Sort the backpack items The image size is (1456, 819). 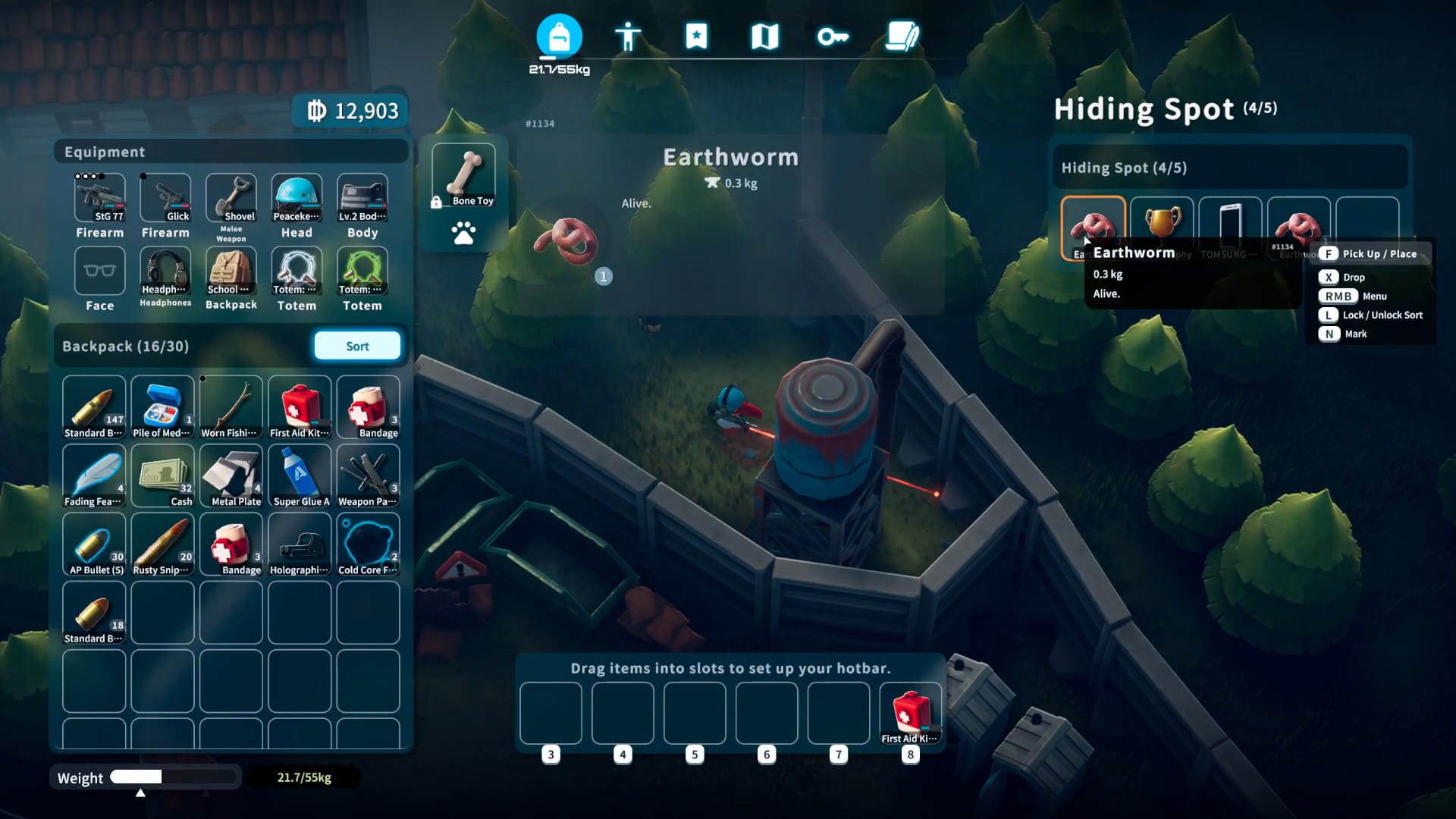tap(357, 346)
